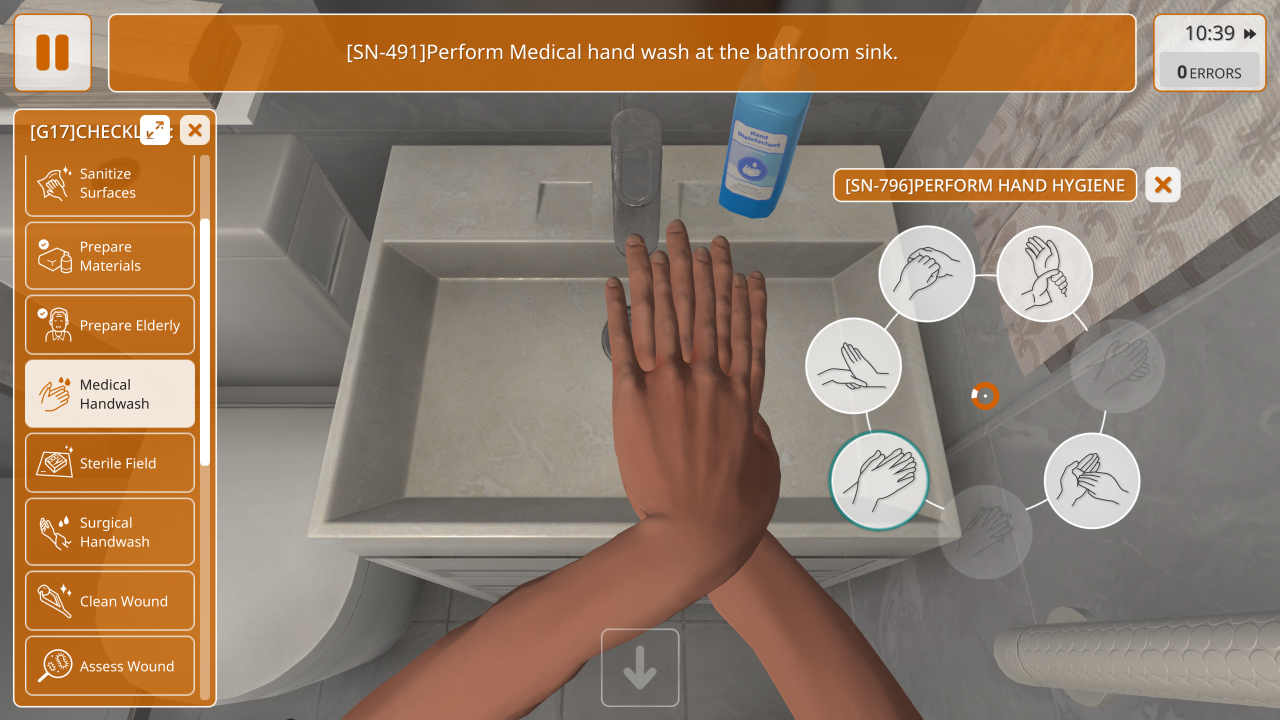Choose Surgical Handwash from checklist
The height and width of the screenshot is (720, 1280).
point(110,532)
